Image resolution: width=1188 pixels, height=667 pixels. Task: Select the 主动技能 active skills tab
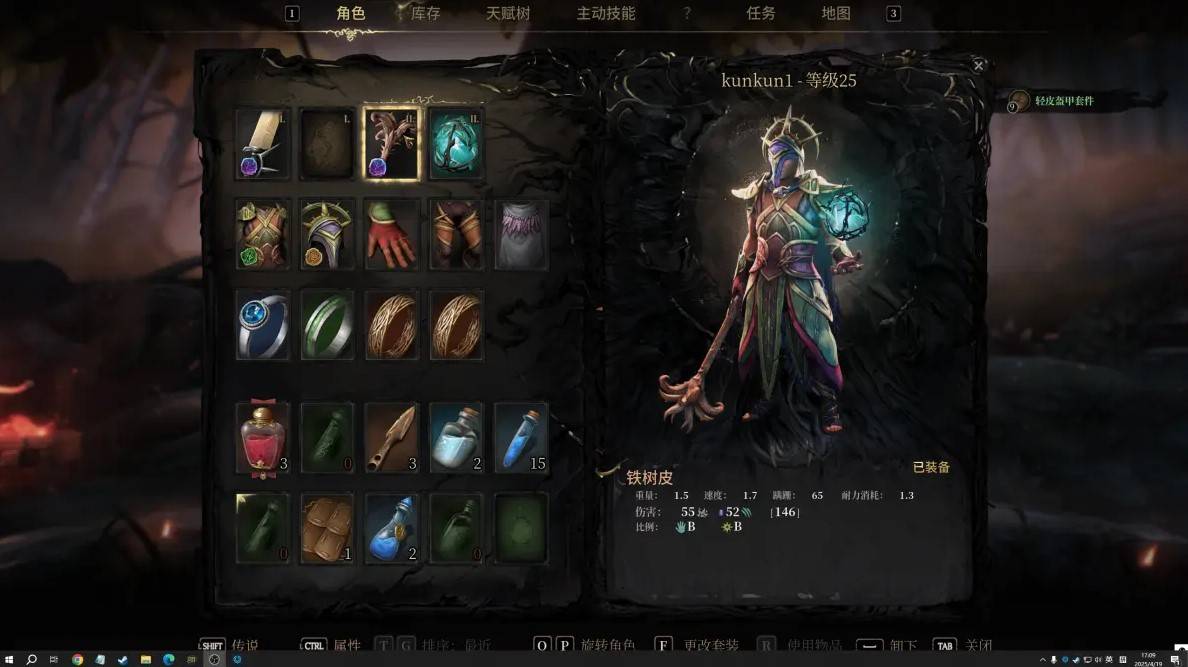[606, 14]
